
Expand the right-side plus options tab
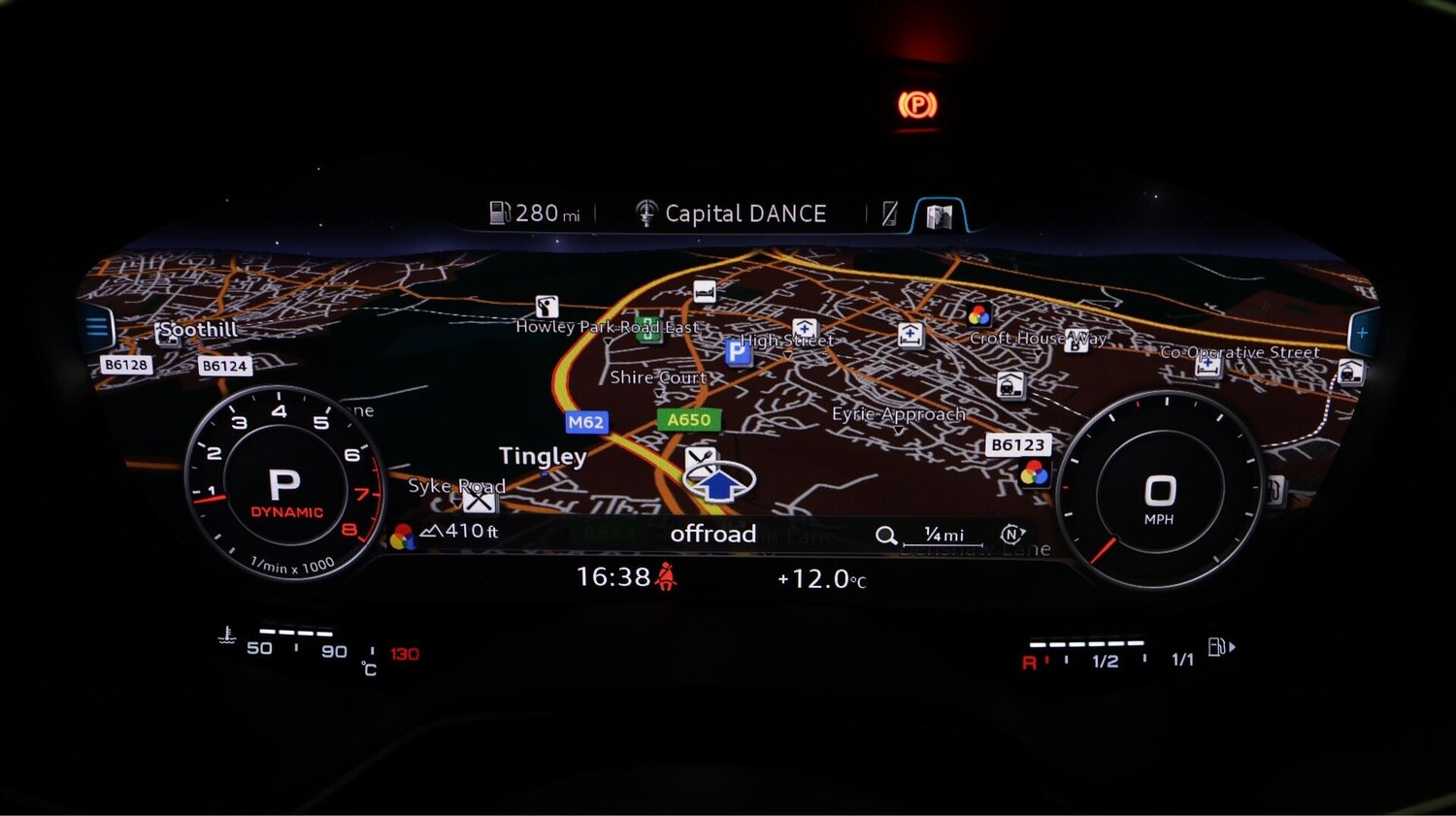click(1363, 333)
